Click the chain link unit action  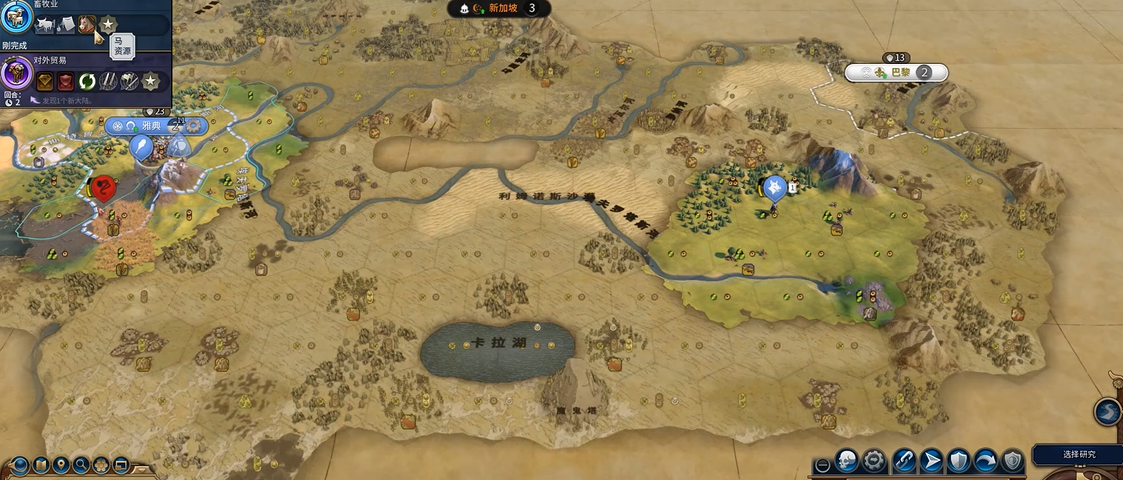pos(904,461)
